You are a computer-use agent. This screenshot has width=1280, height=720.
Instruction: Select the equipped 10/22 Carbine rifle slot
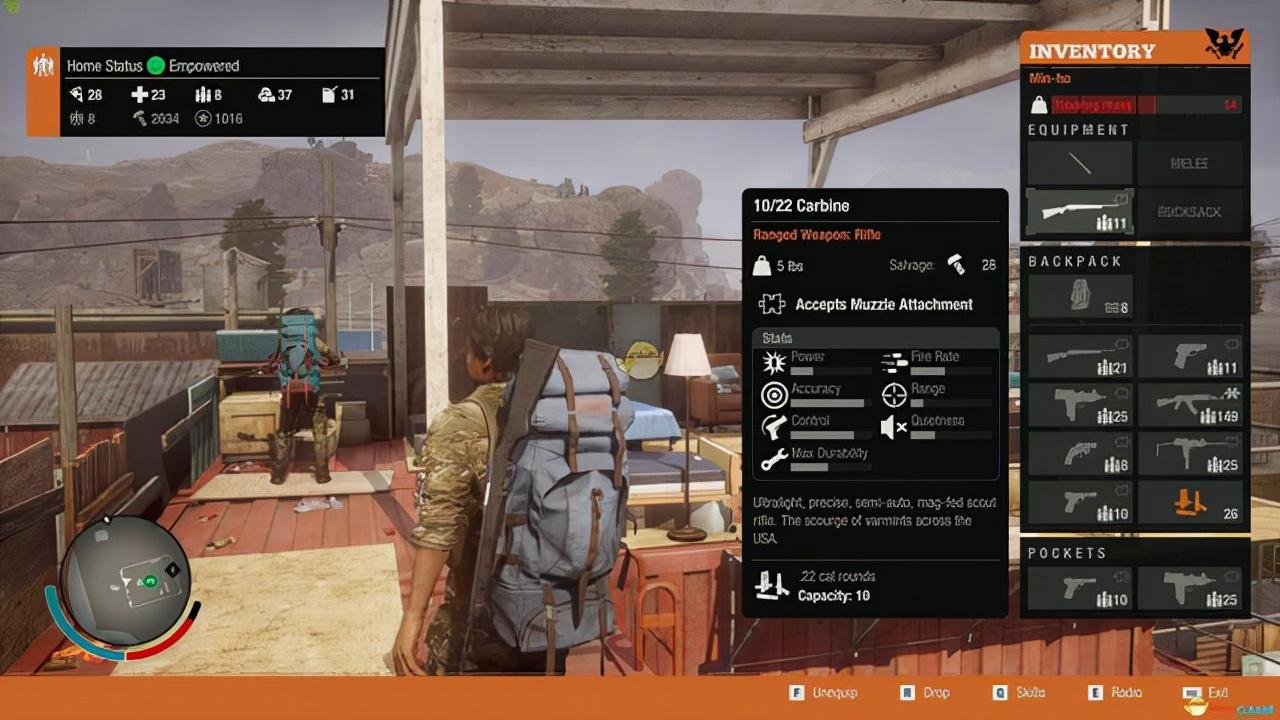[1079, 212]
